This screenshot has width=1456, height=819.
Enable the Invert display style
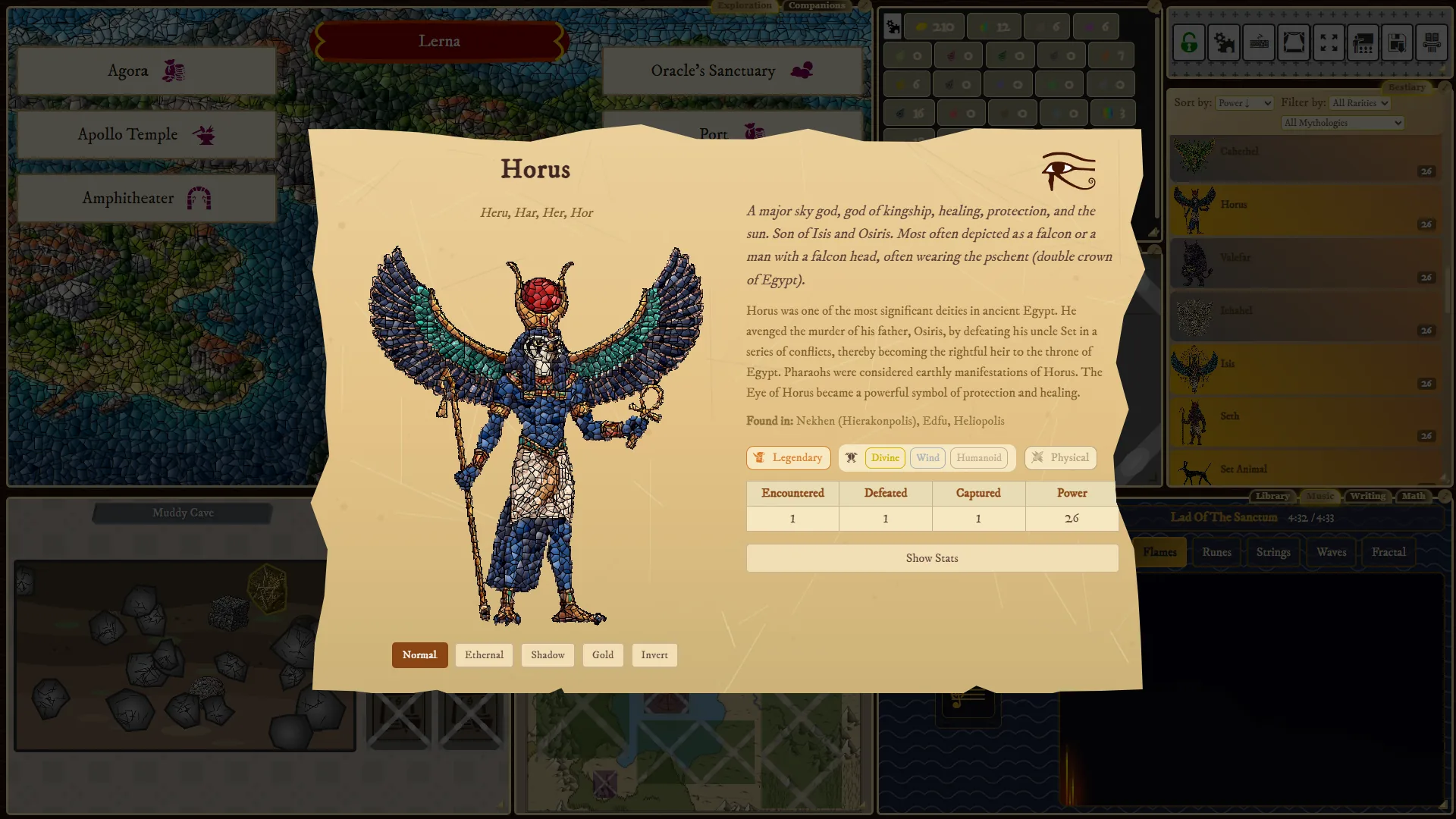coord(654,654)
